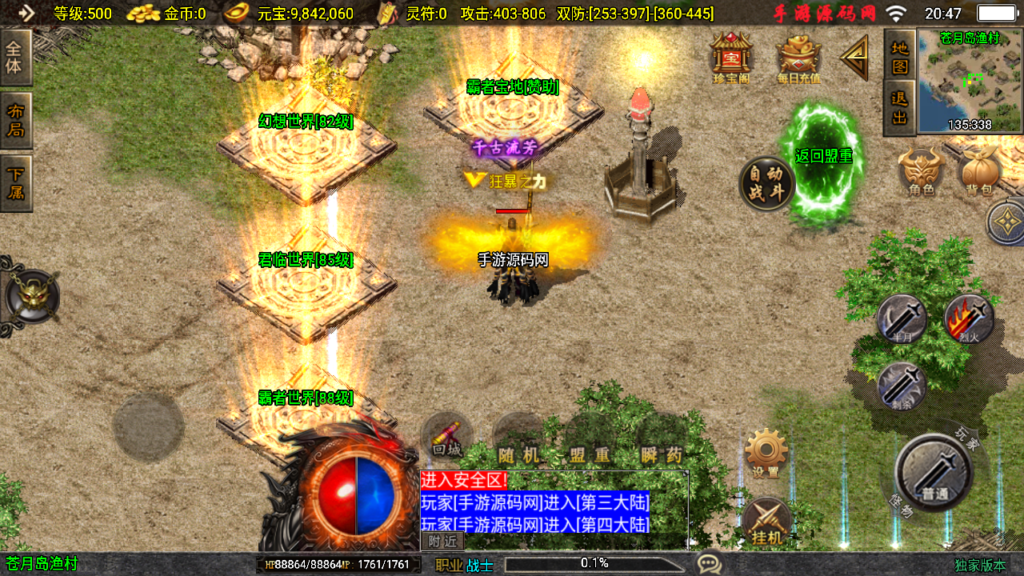
Task: Use the 普通 normal attack button
Action: [x=935, y=471]
